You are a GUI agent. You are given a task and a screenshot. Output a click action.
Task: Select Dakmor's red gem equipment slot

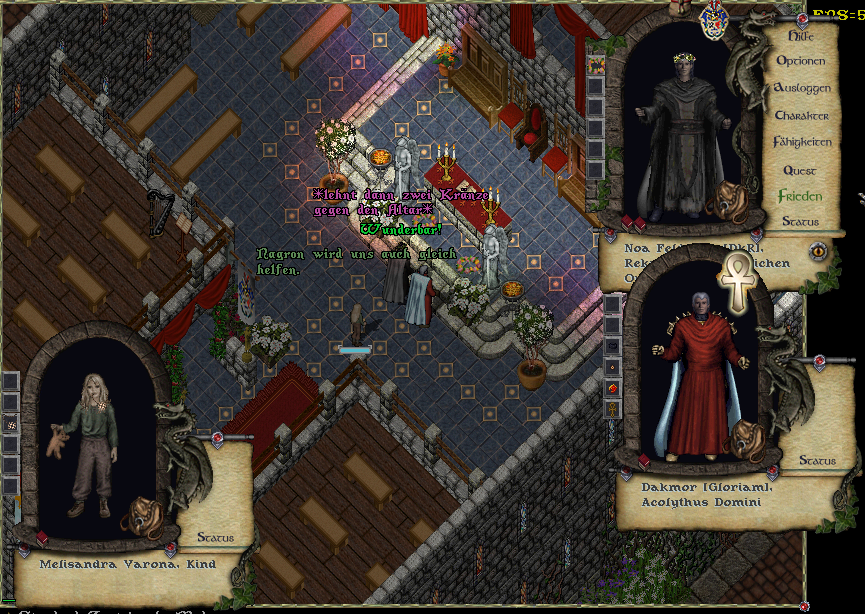click(x=612, y=387)
